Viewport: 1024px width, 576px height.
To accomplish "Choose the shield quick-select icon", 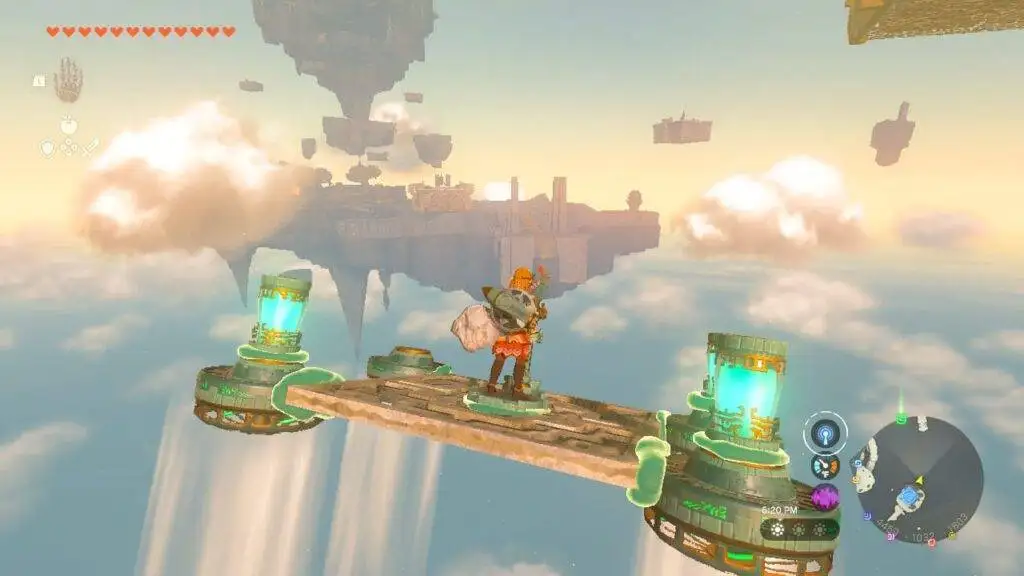I will pos(47,147).
